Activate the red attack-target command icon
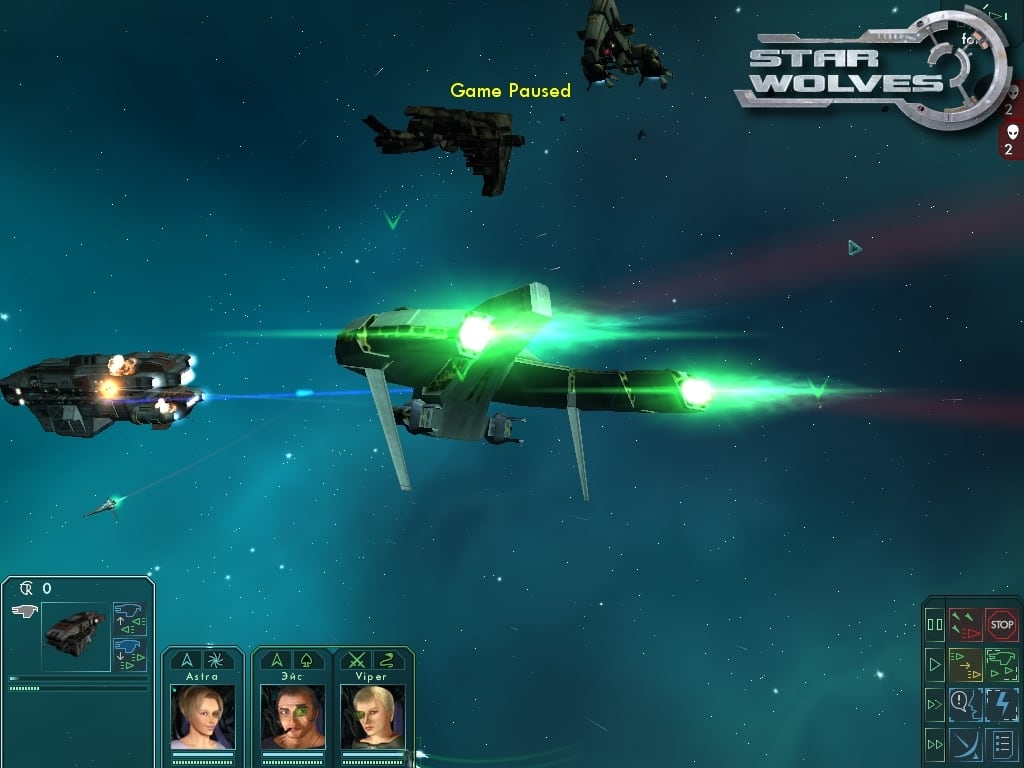 pos(965,625)
